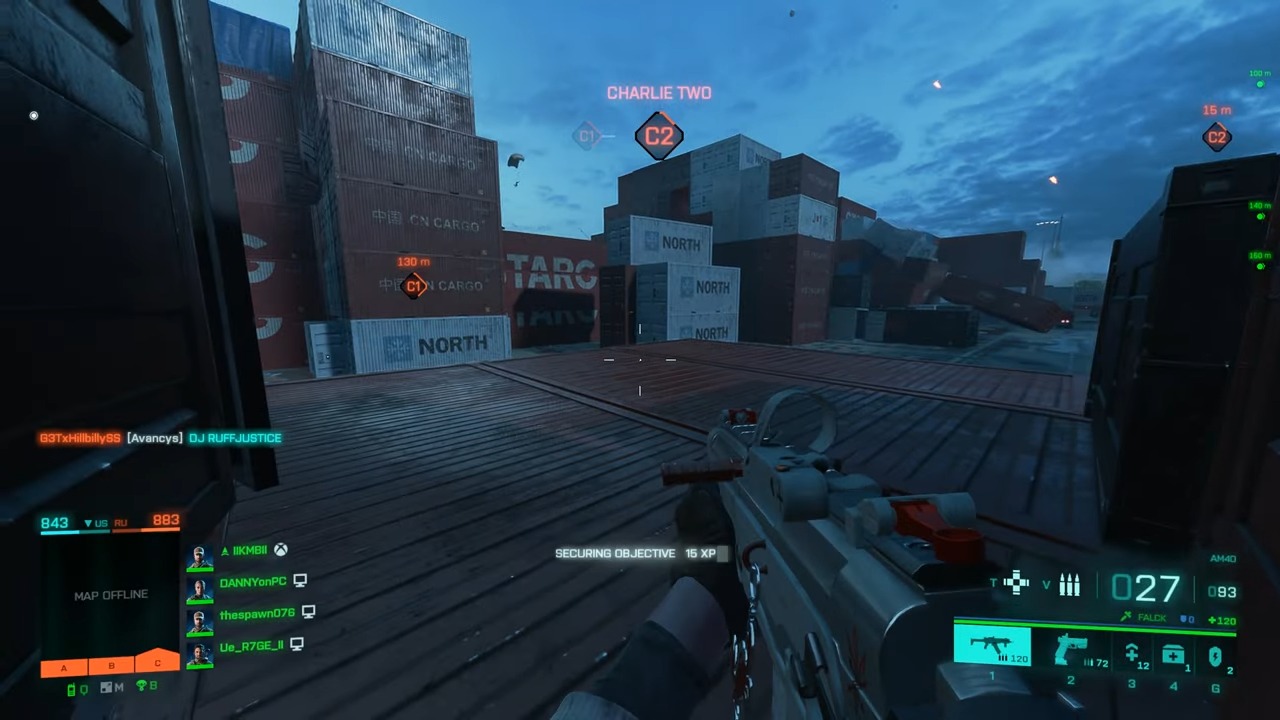This screenshot has width=1280, height=720.
Task: Click the PC monitor icon beside thespawn076
Action: pyautogui.click(x=308, y=614)
